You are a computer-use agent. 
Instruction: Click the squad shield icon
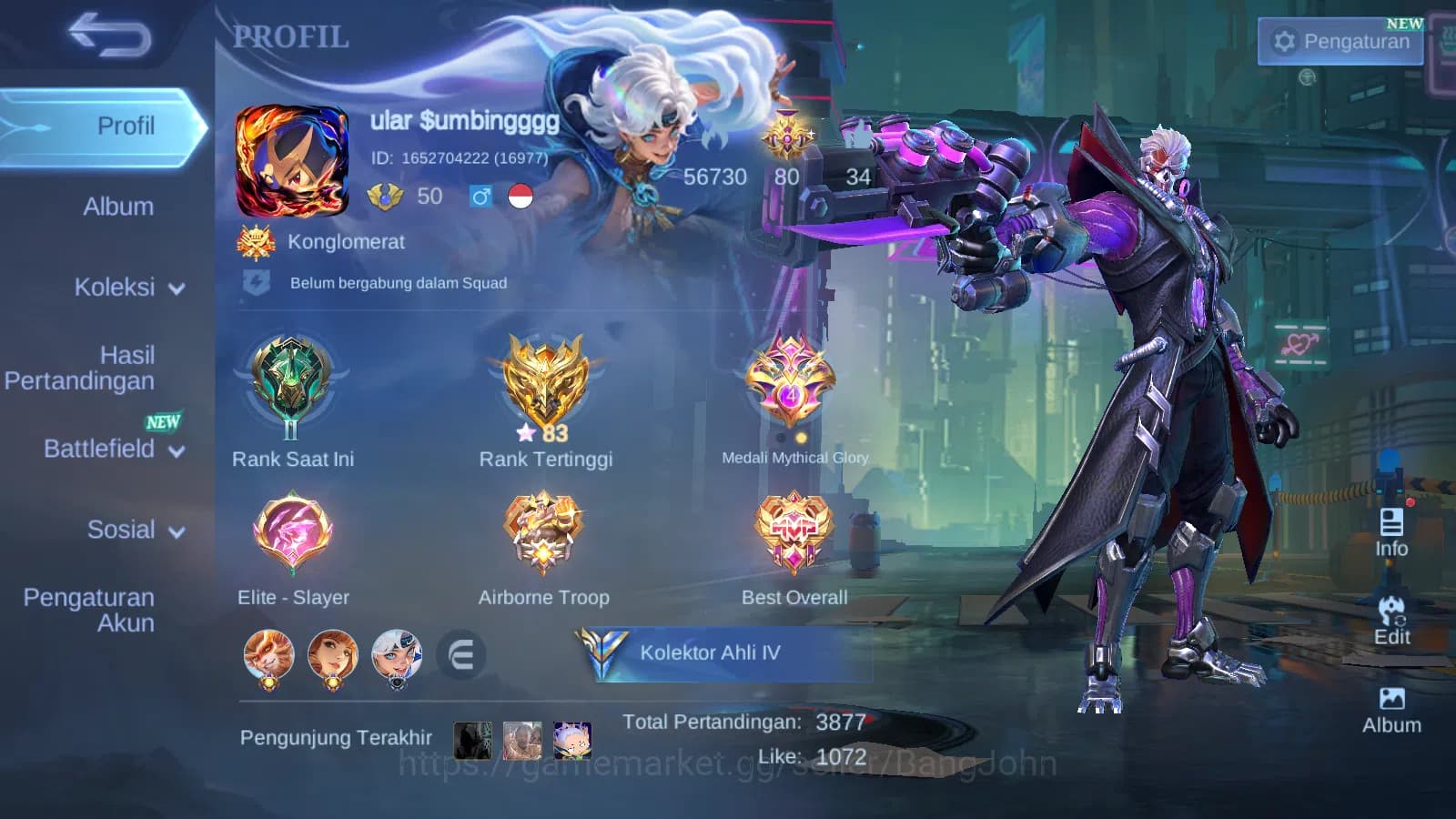[256, 281]
